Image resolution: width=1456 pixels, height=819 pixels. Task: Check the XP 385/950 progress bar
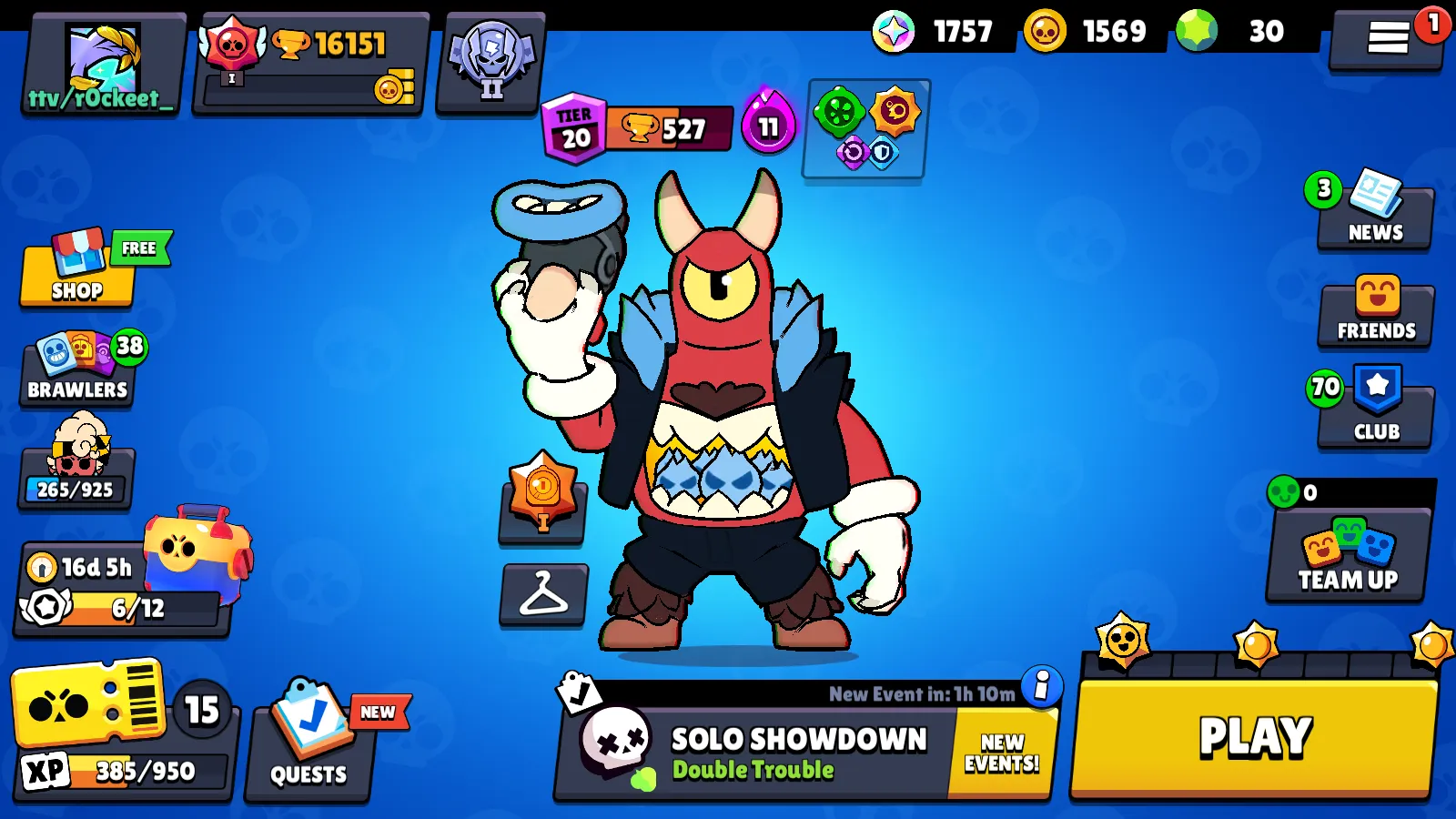[x=127, y=772]
